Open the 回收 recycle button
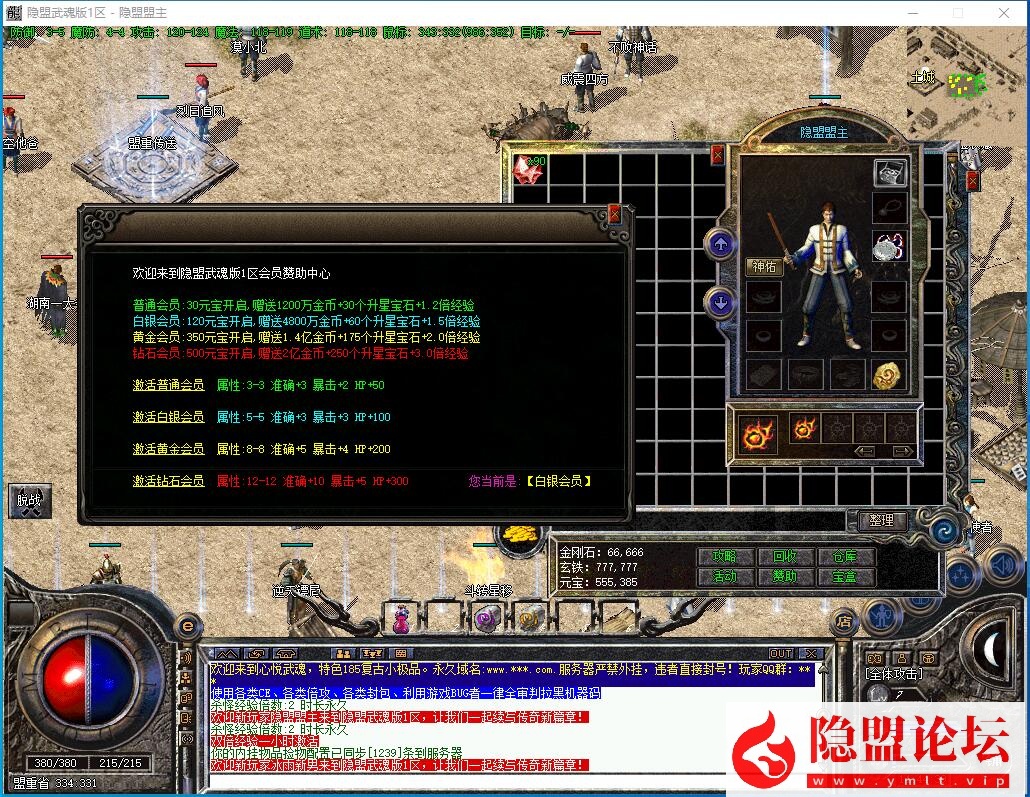The width and height of the screenshot is (1030, 797). pos(785,557)
